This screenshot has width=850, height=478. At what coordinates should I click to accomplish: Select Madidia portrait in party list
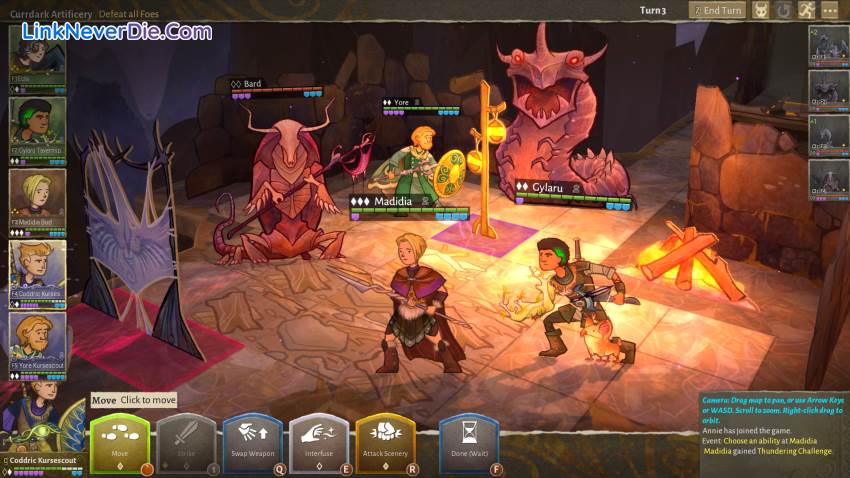click(38, 197)
